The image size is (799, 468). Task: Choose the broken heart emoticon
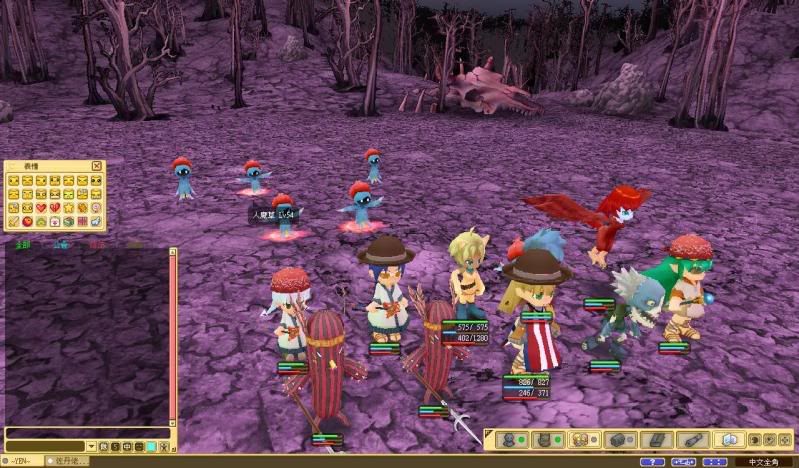[55, 208]
